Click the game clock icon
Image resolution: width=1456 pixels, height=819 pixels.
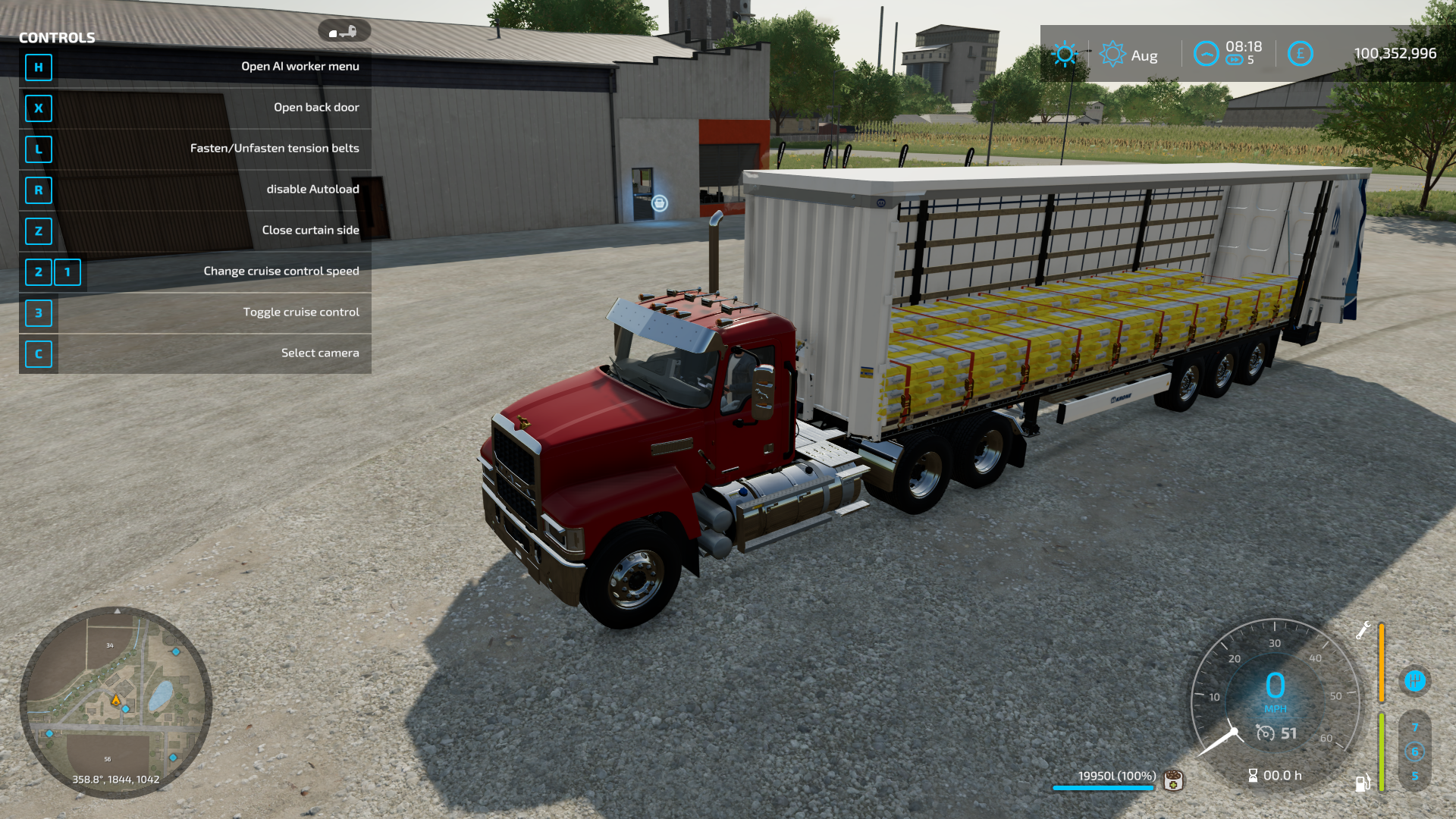(x=1206, y=54)
